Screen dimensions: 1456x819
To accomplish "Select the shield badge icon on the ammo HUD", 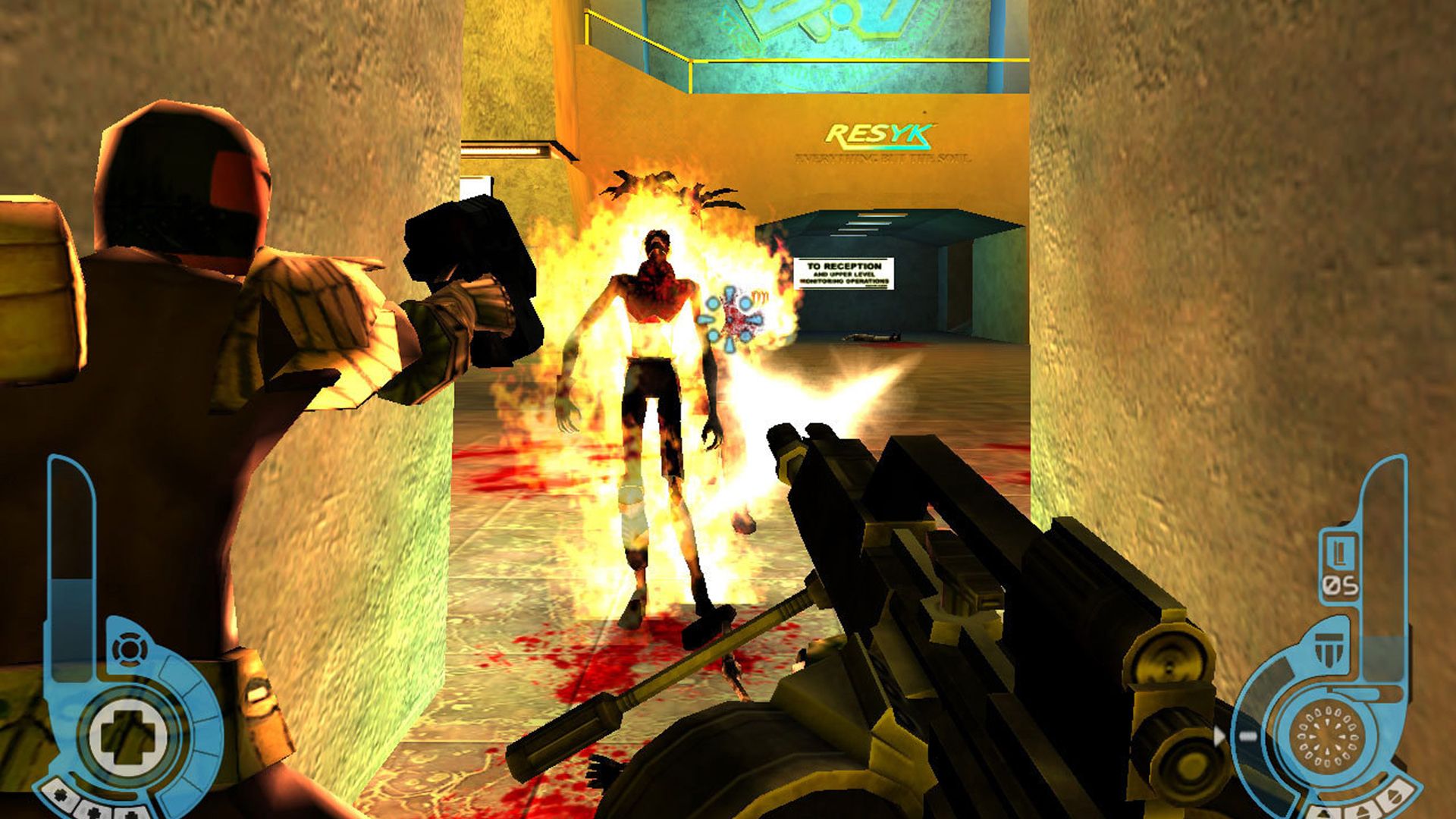I will coord(1329,649).
